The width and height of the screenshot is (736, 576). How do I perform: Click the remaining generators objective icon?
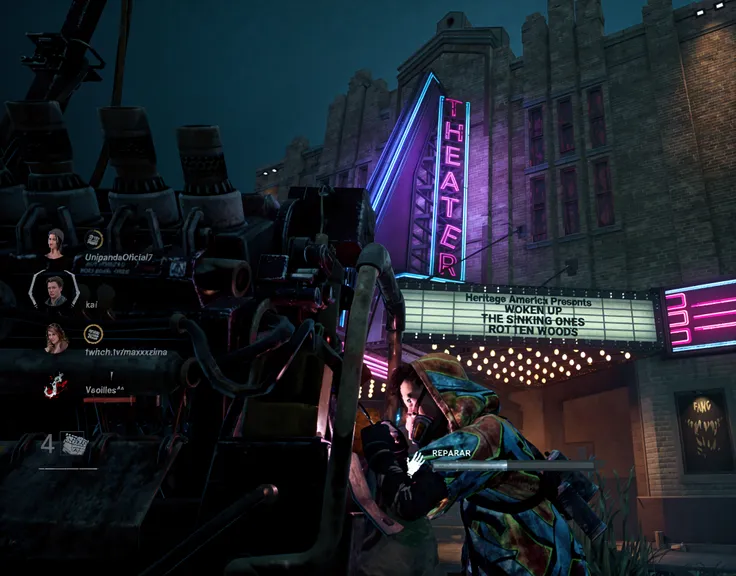tap(73, 444)
